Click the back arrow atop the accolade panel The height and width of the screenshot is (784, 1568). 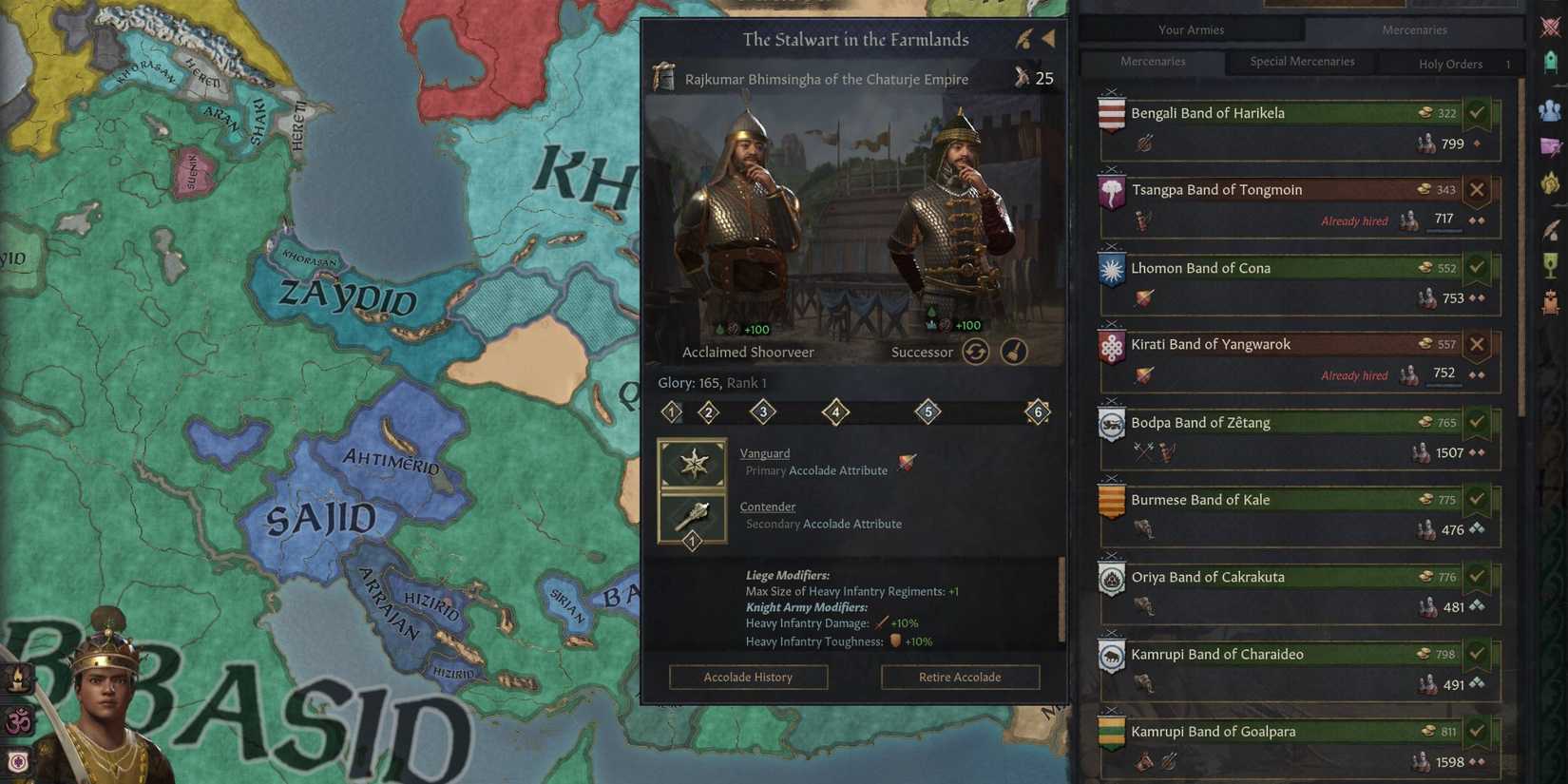click(x=1048, y=37)
